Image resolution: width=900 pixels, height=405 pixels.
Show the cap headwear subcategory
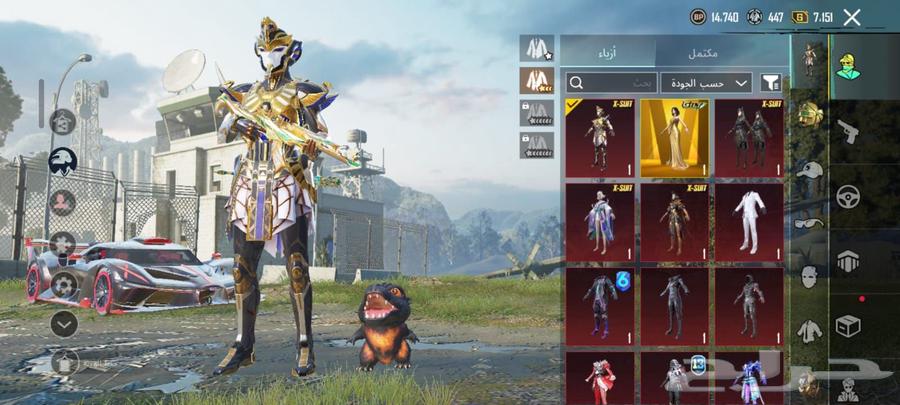(x=808, y=168)
